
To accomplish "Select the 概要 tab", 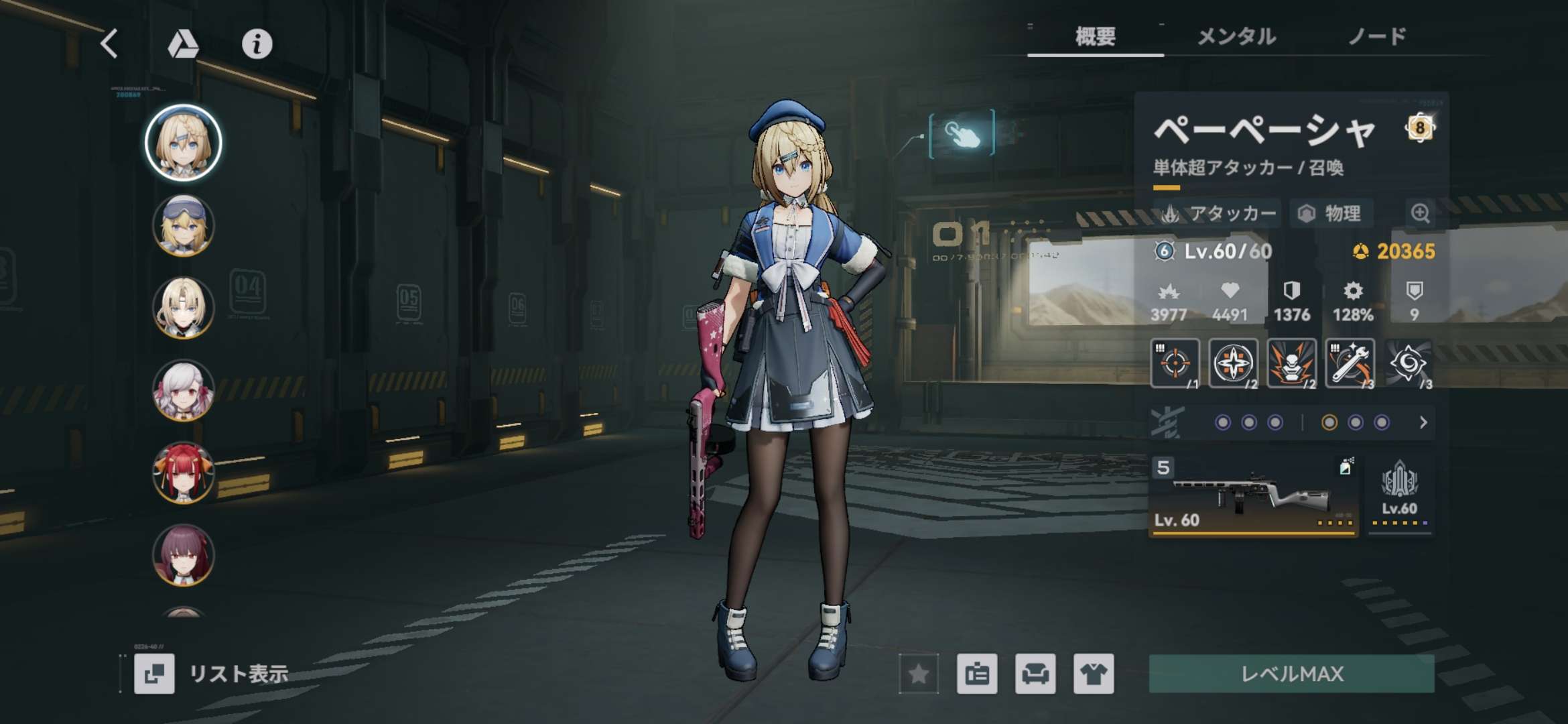I will coord(1095,36).
